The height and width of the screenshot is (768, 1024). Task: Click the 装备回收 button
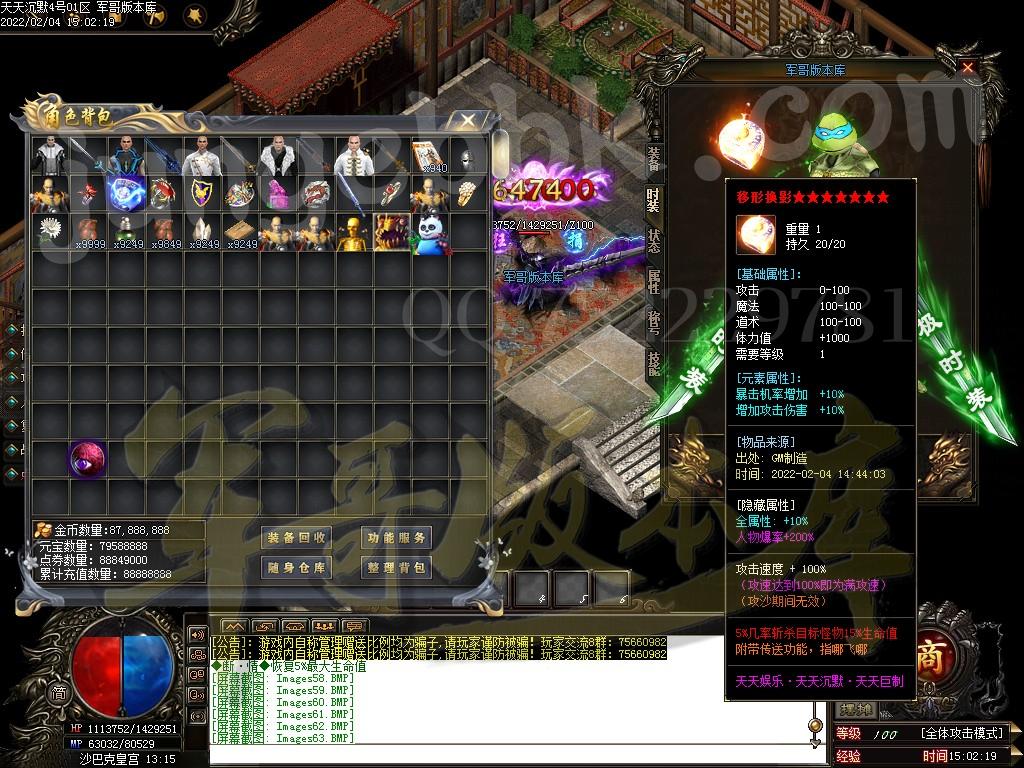(x=296, y=538)
